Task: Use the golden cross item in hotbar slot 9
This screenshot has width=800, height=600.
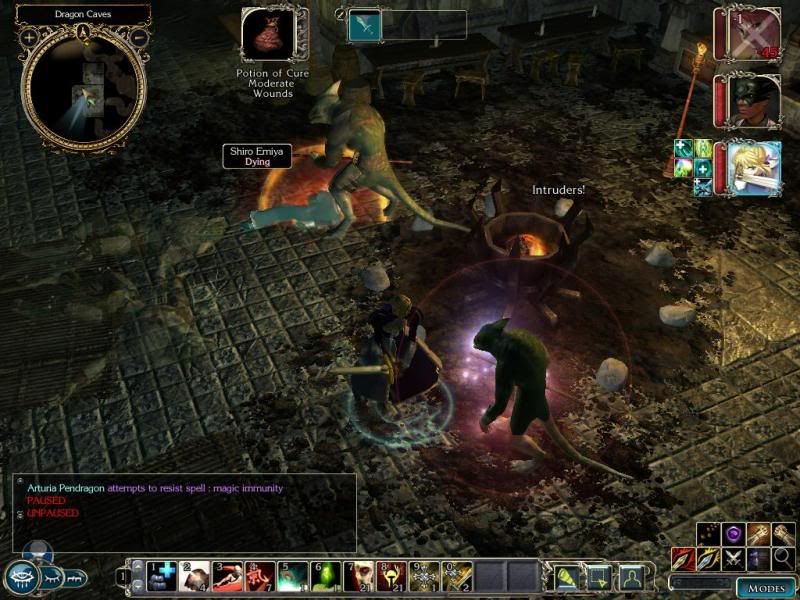Action: (424, 576)
